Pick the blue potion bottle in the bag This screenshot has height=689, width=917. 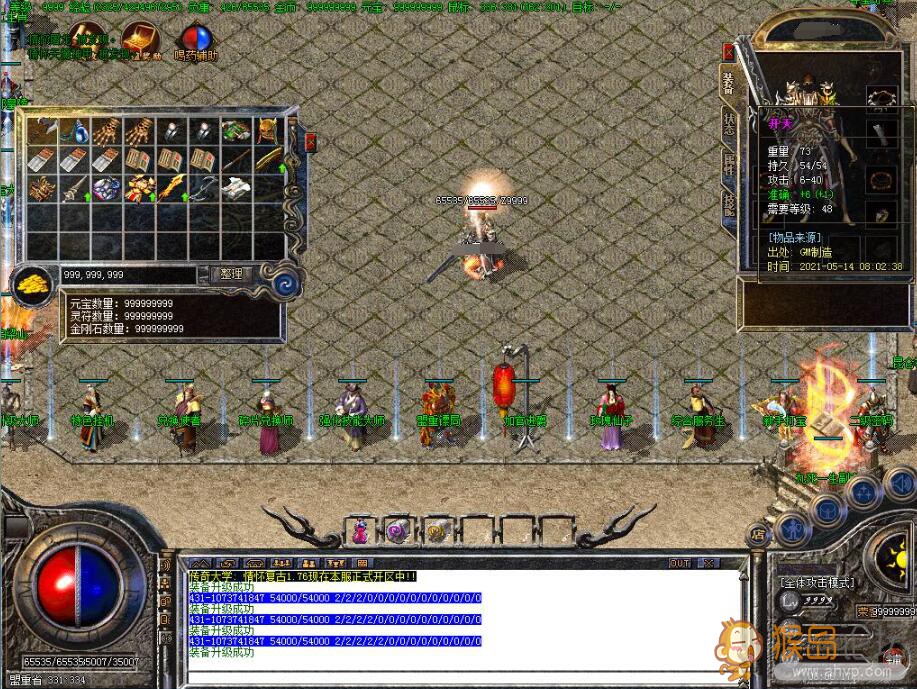pyautogui.click(x=75, y=131)
